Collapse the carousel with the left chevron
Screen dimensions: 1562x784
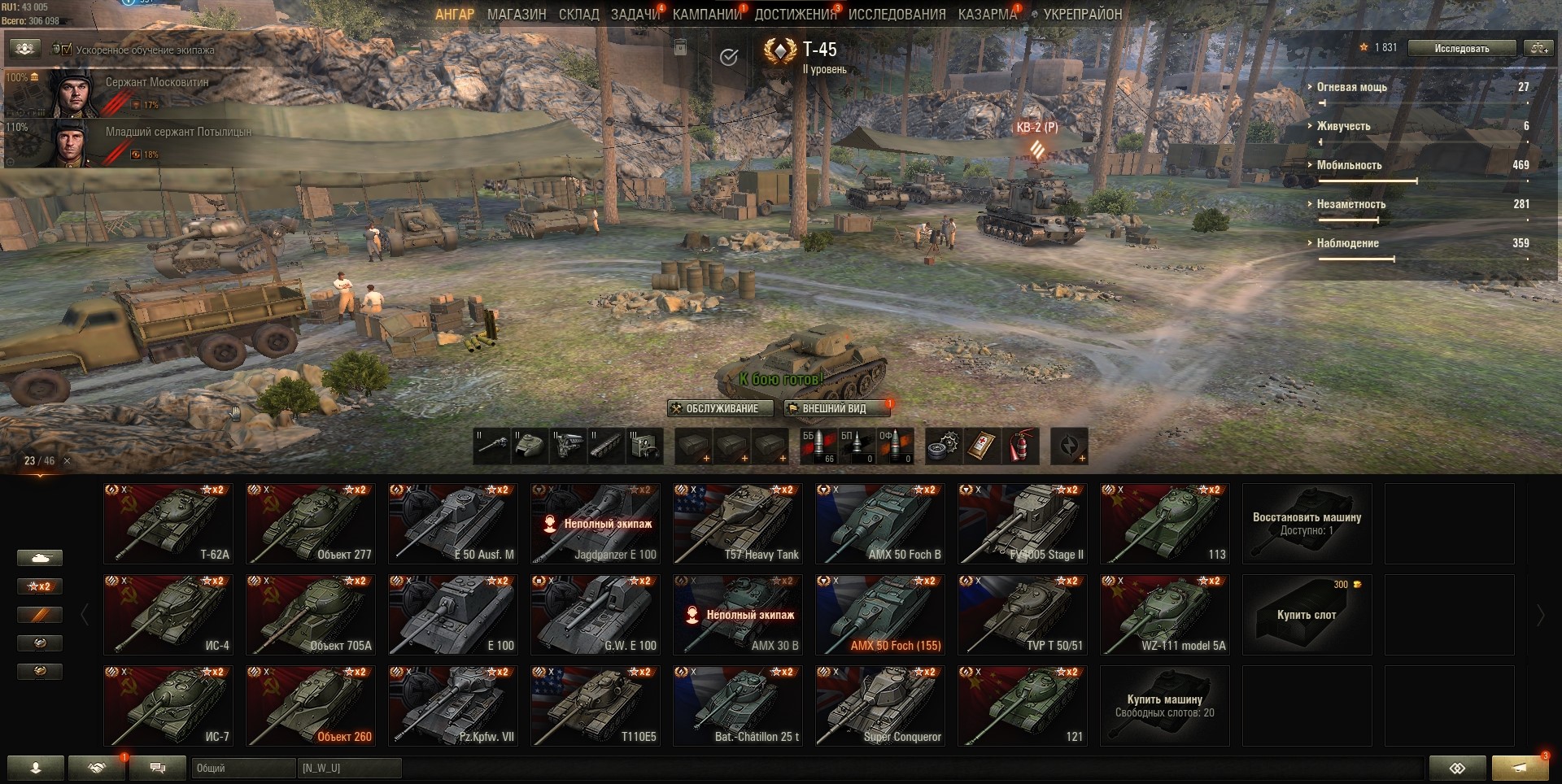[x=85, y=614]
